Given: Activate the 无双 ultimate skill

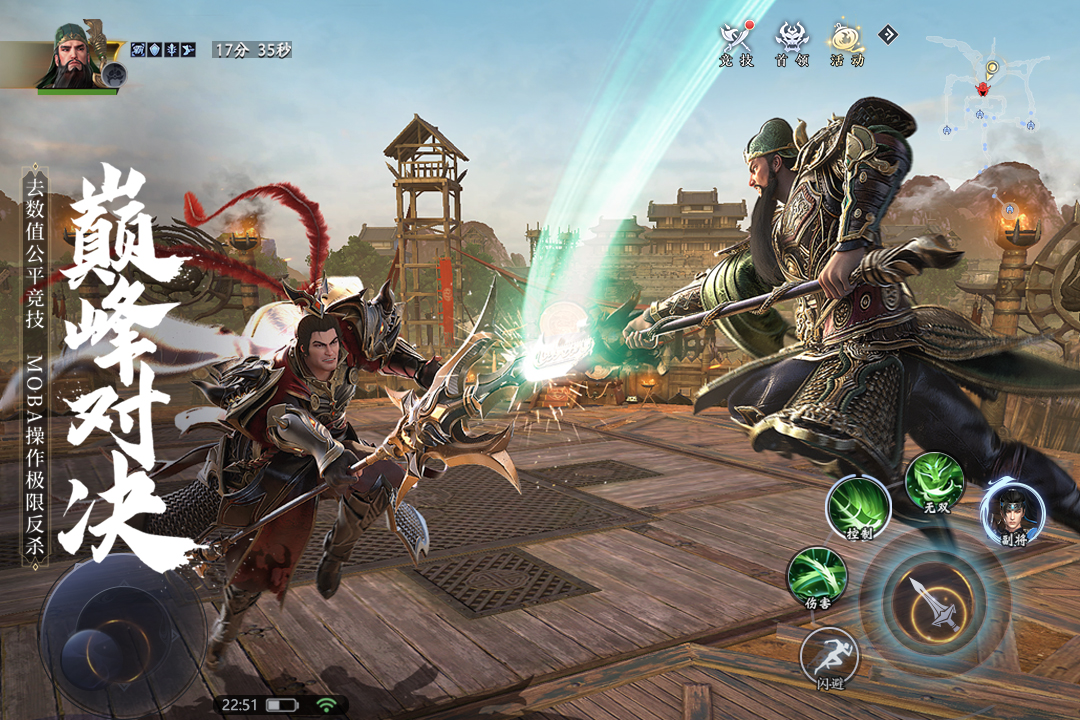Looking at the screenshot, I should (934, 484).
